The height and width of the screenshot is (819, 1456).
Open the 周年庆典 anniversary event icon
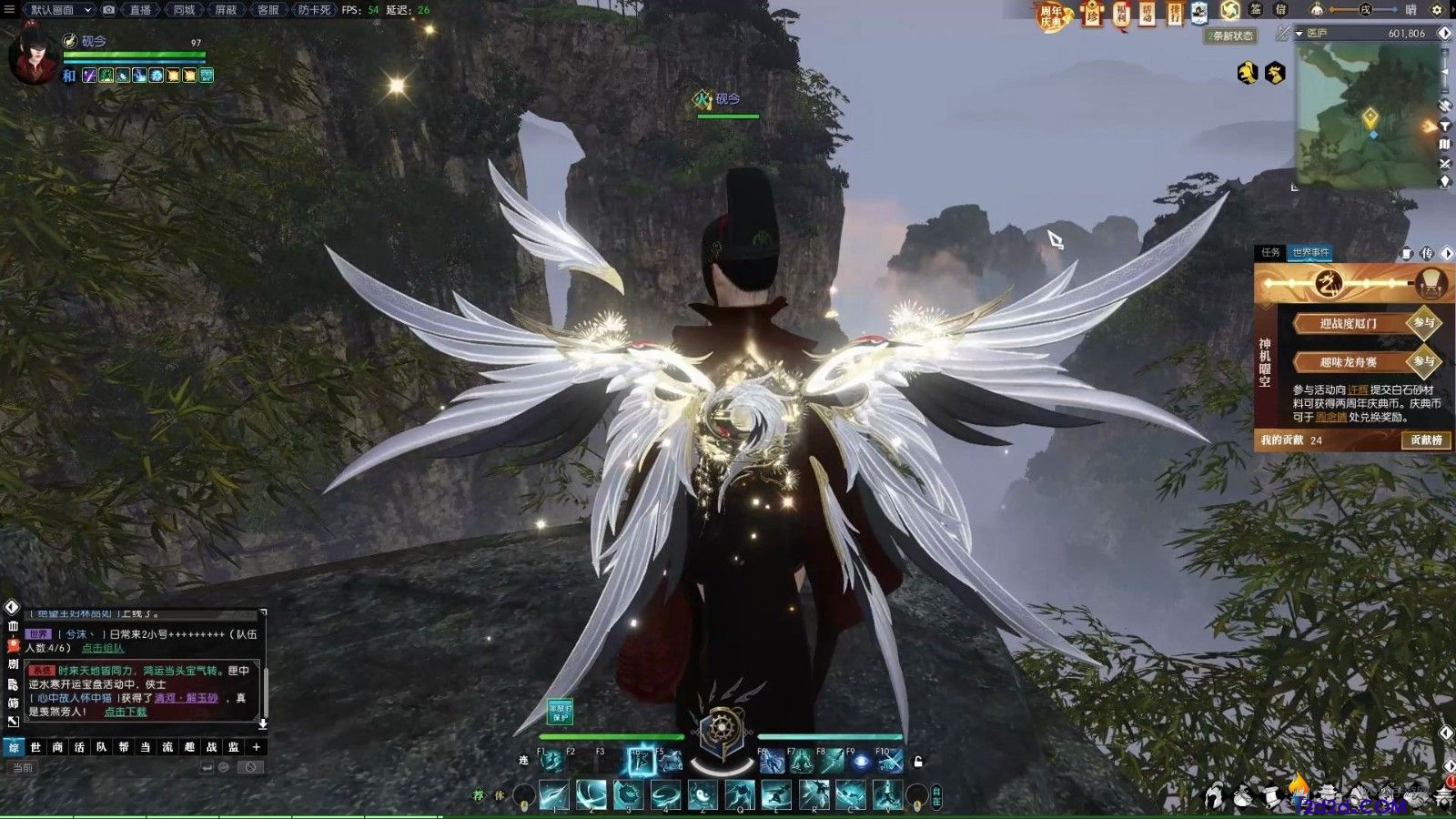pos(1051,15)
